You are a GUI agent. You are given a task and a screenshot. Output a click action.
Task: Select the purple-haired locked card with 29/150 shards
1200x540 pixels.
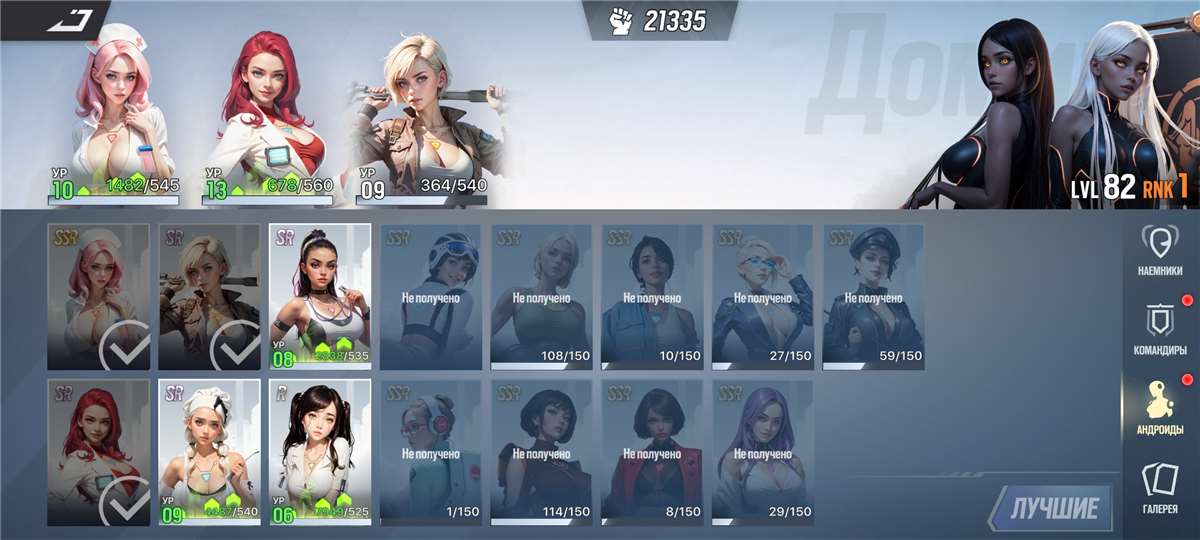tap(762, 451)
